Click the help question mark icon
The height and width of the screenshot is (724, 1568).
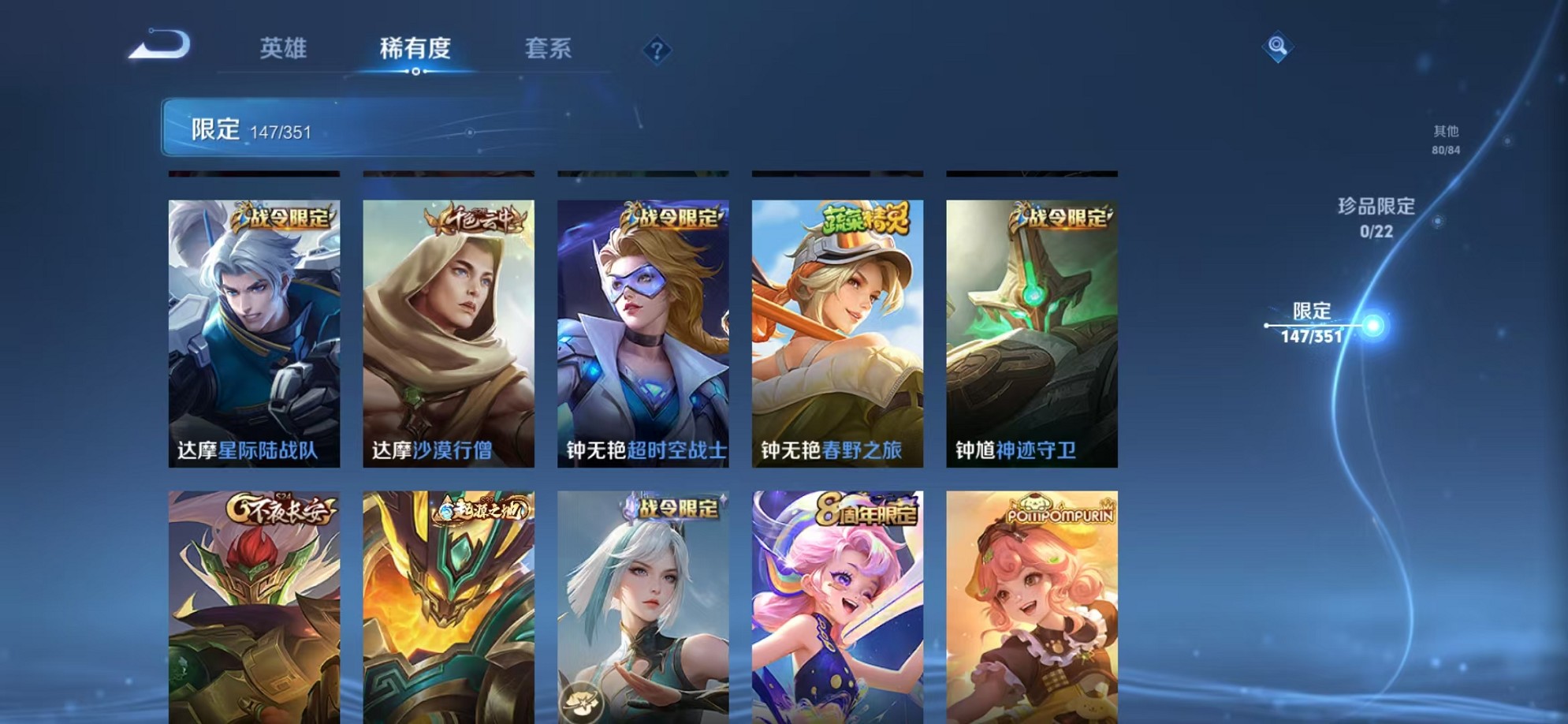[x=657, y=51]
